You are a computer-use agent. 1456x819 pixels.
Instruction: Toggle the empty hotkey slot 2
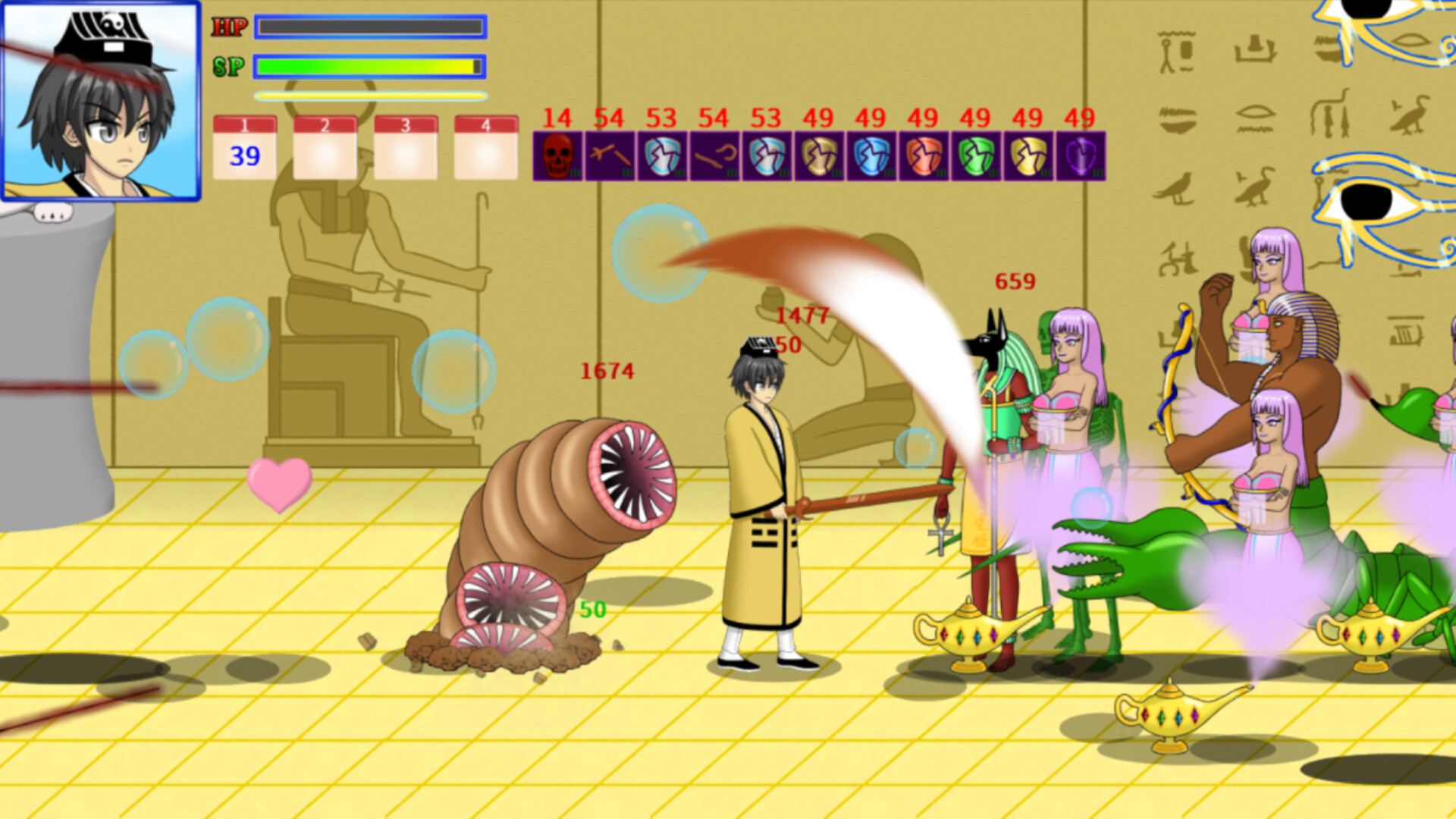point(325,148)
